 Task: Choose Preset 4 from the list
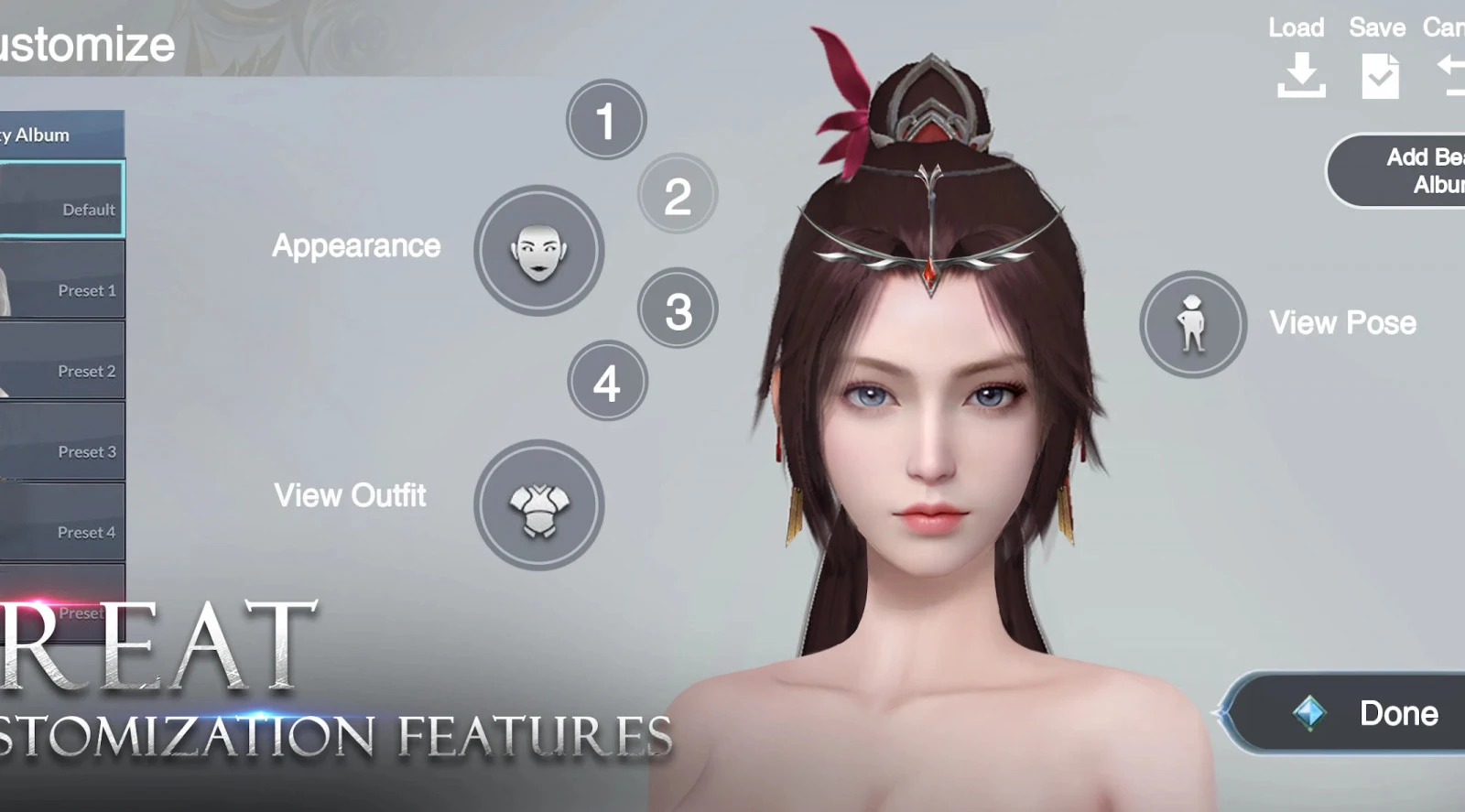point(61,522)
